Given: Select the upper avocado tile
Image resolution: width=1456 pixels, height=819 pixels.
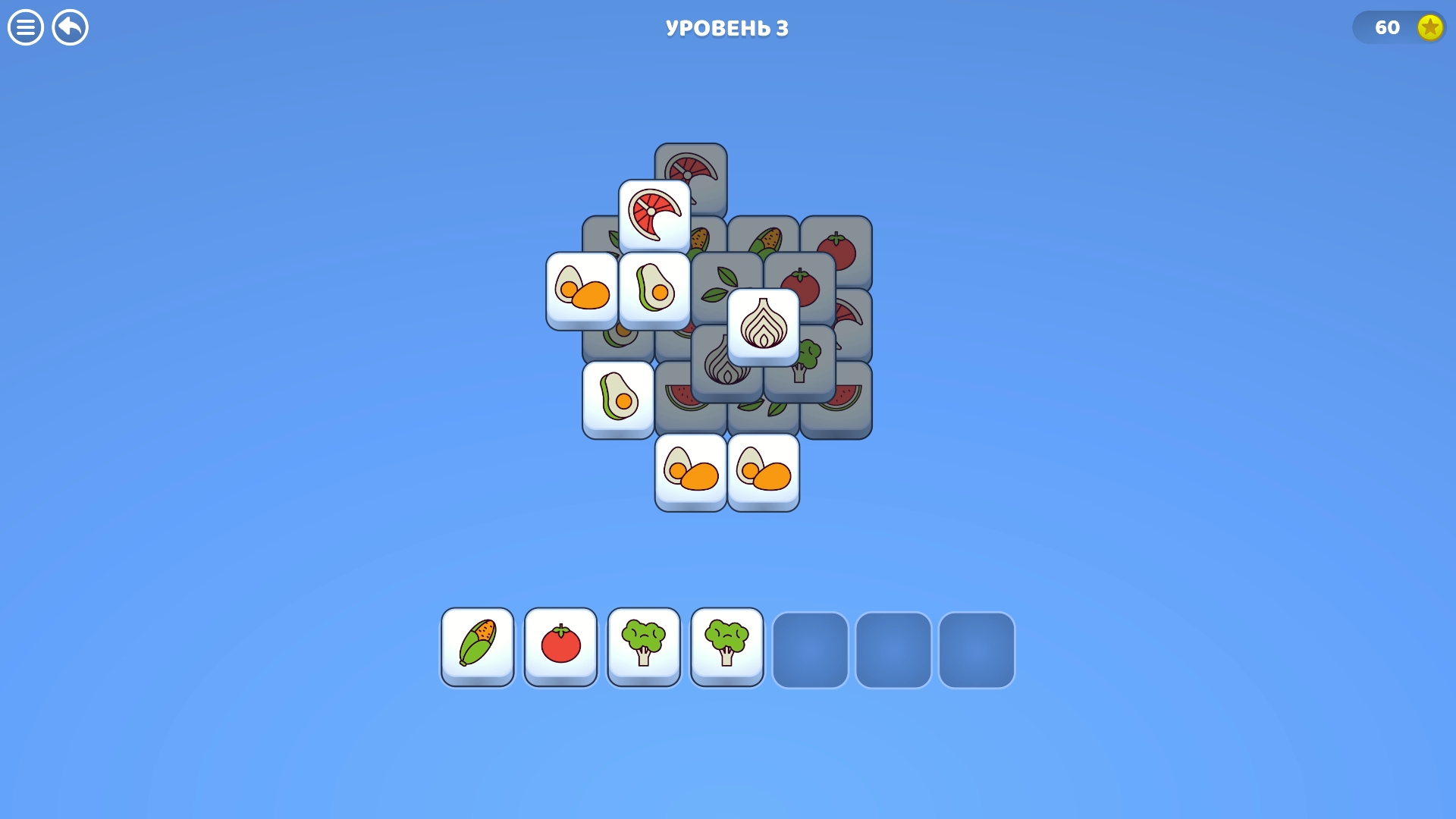Looking at the screenshot, I should (654, 290).
